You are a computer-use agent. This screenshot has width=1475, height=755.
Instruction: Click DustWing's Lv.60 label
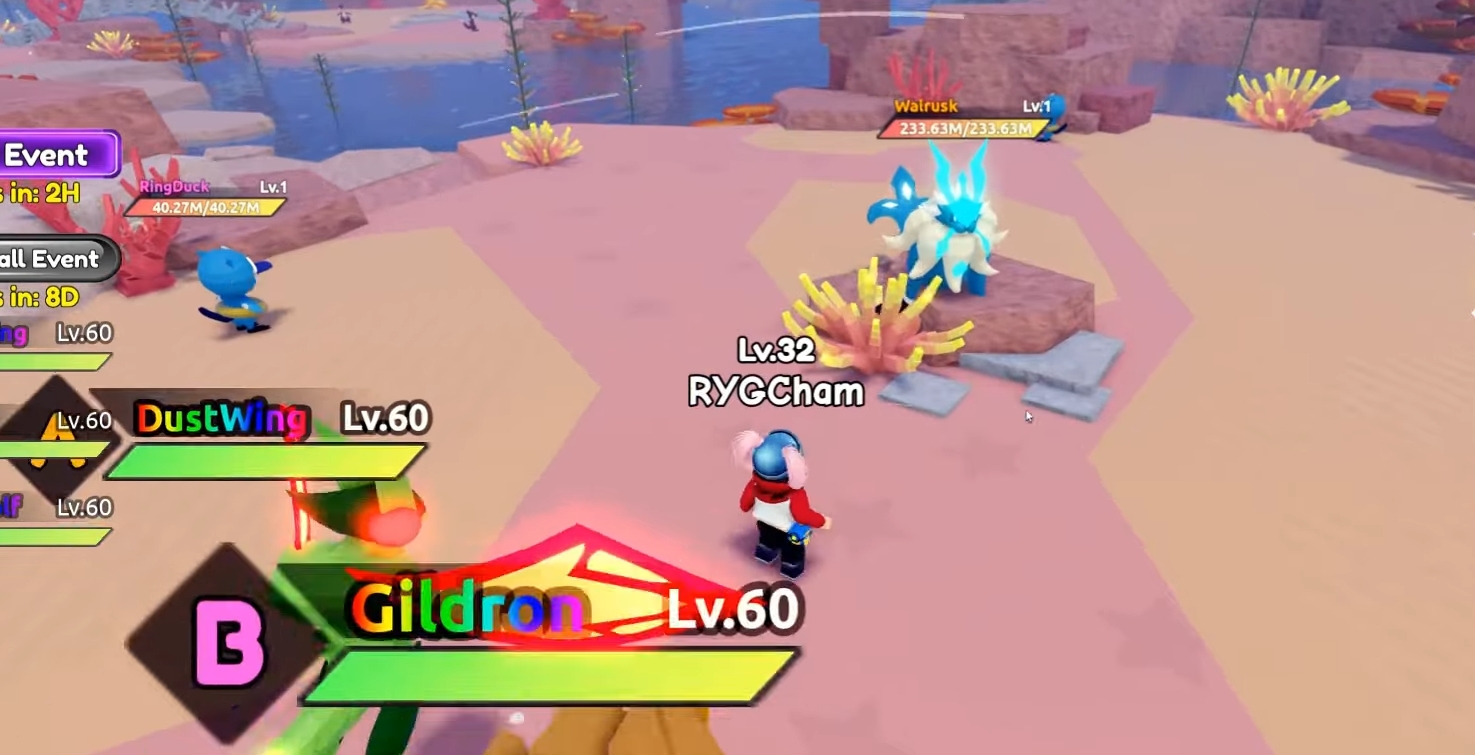coord(385,415)
